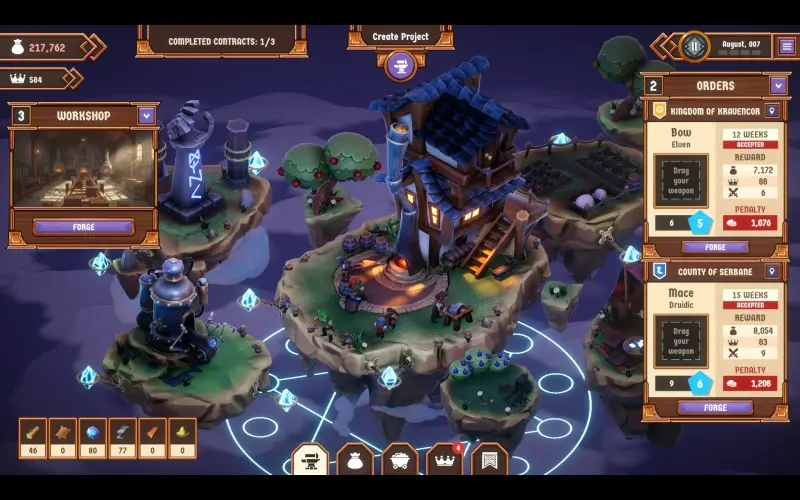The width and height of the screenshot is (800, 500).
Task: Forge the Elven Bow order
Action: (715, 247)
